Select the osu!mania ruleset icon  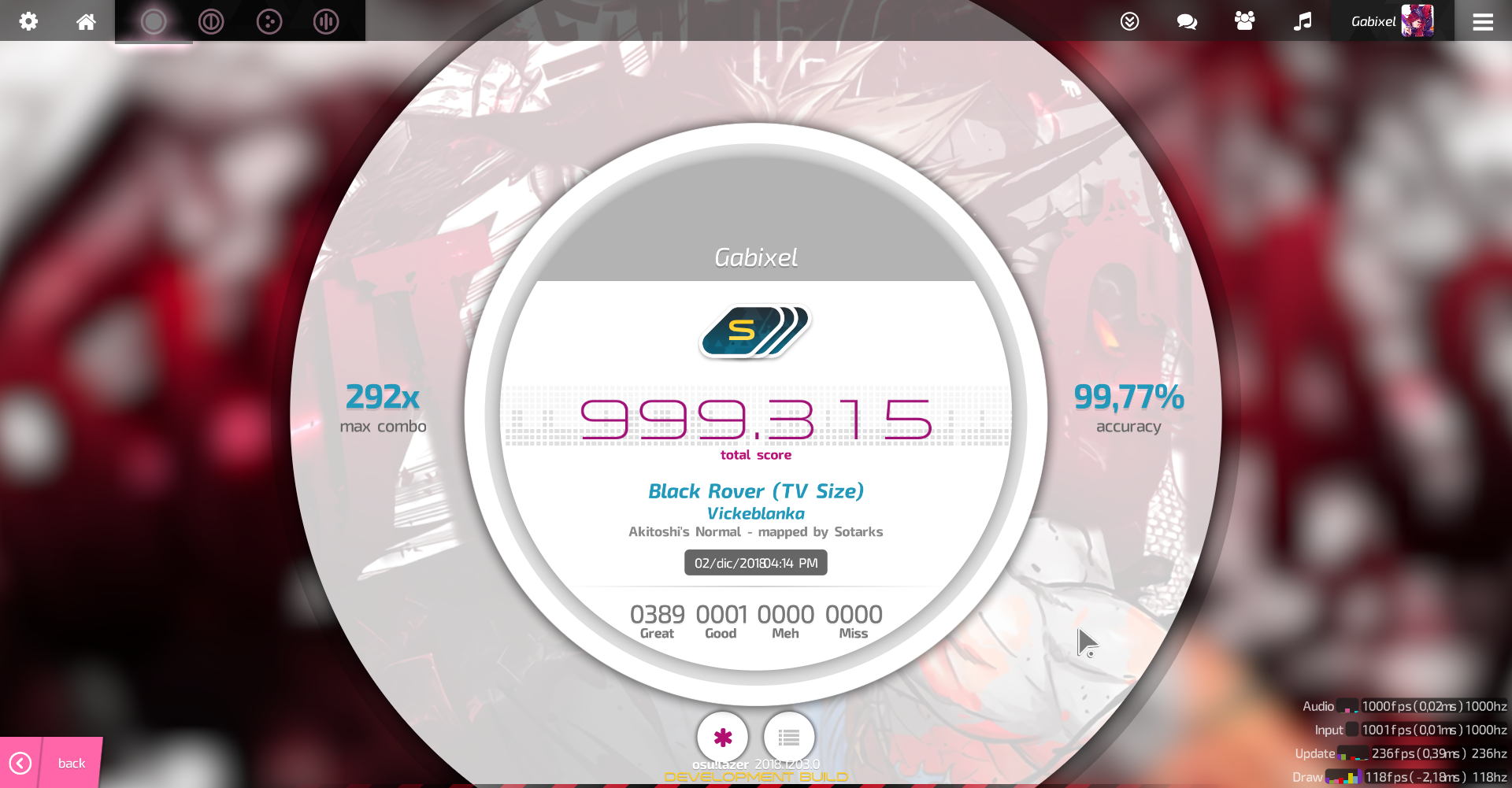click(326, 22)
